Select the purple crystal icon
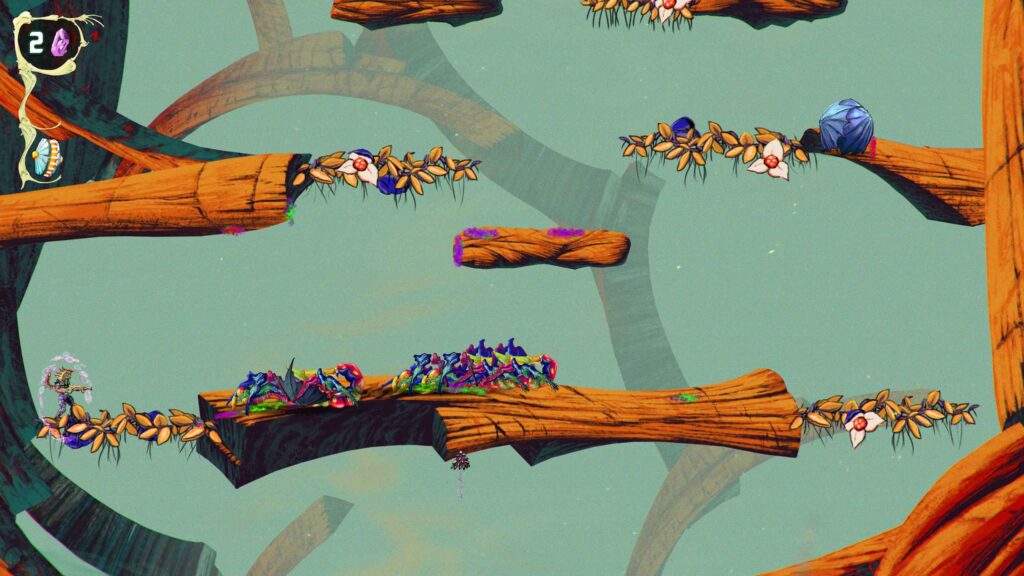 [x=60, y=42]
